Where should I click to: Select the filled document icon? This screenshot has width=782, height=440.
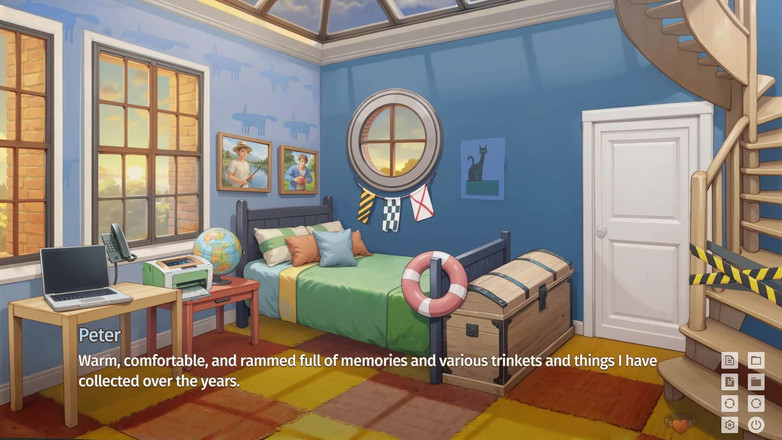coord(730,382)
